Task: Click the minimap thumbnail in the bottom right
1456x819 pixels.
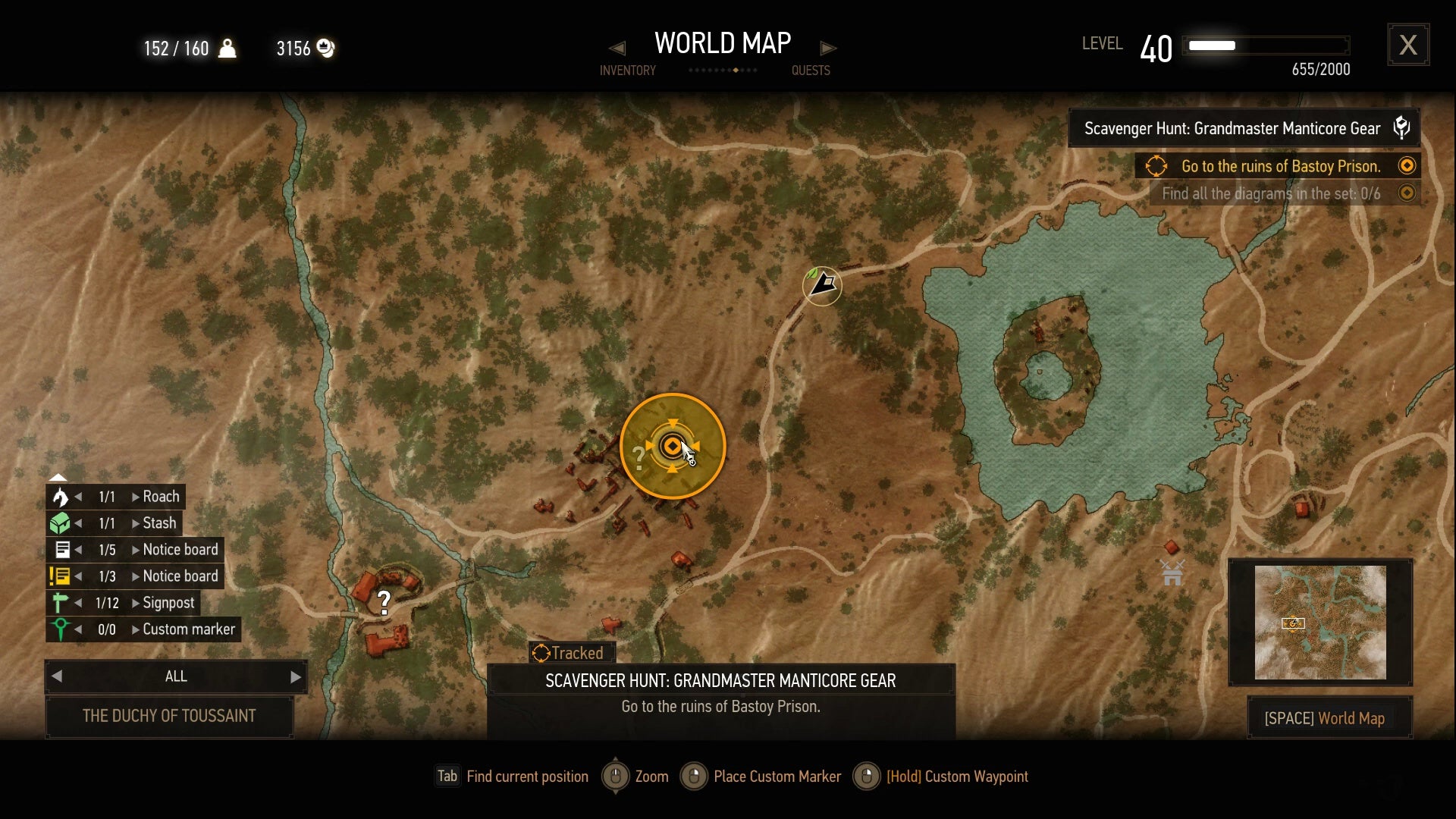Action: point(1319,622)
